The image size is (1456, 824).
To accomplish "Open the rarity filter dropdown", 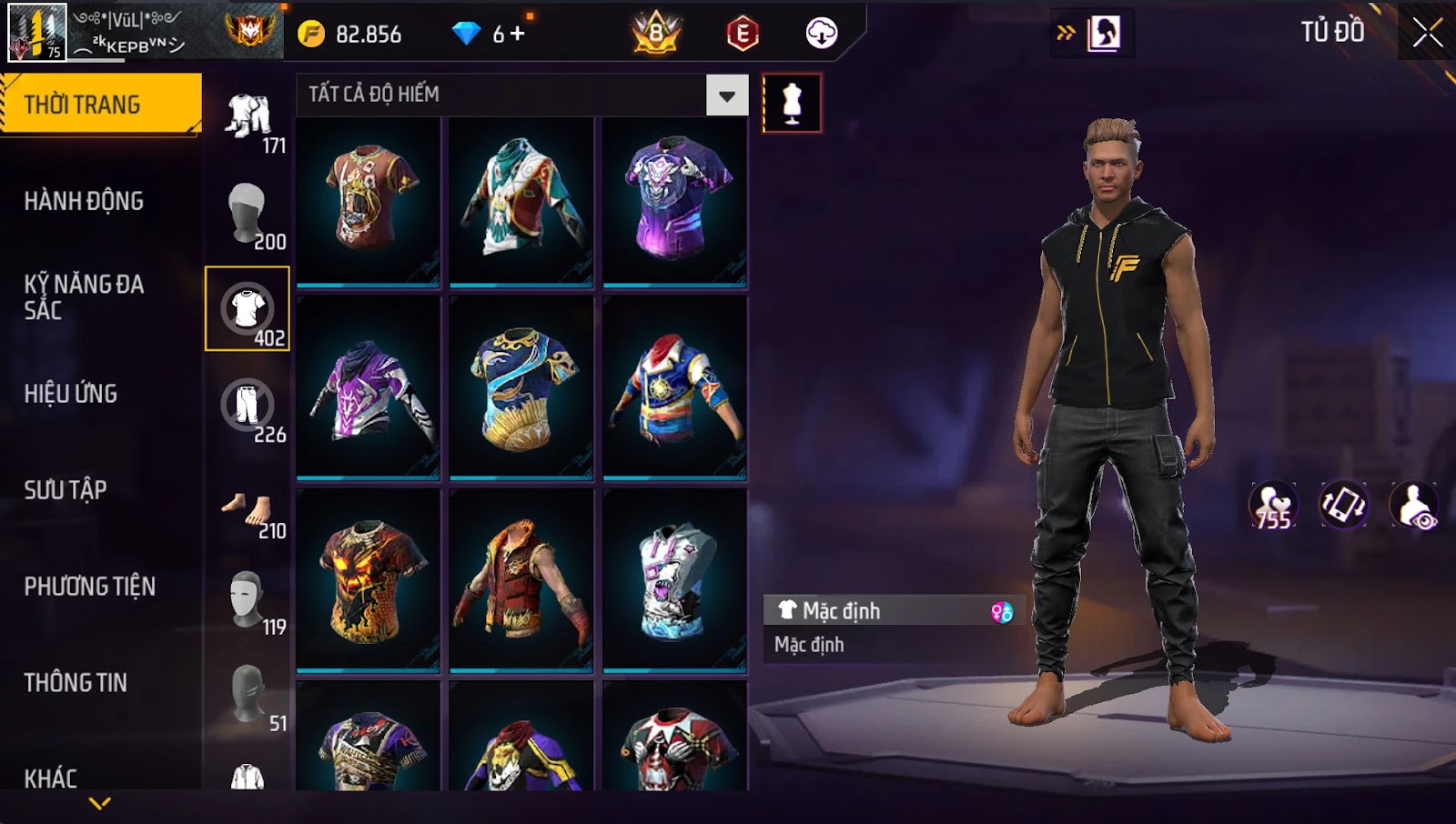I will 726,95.
